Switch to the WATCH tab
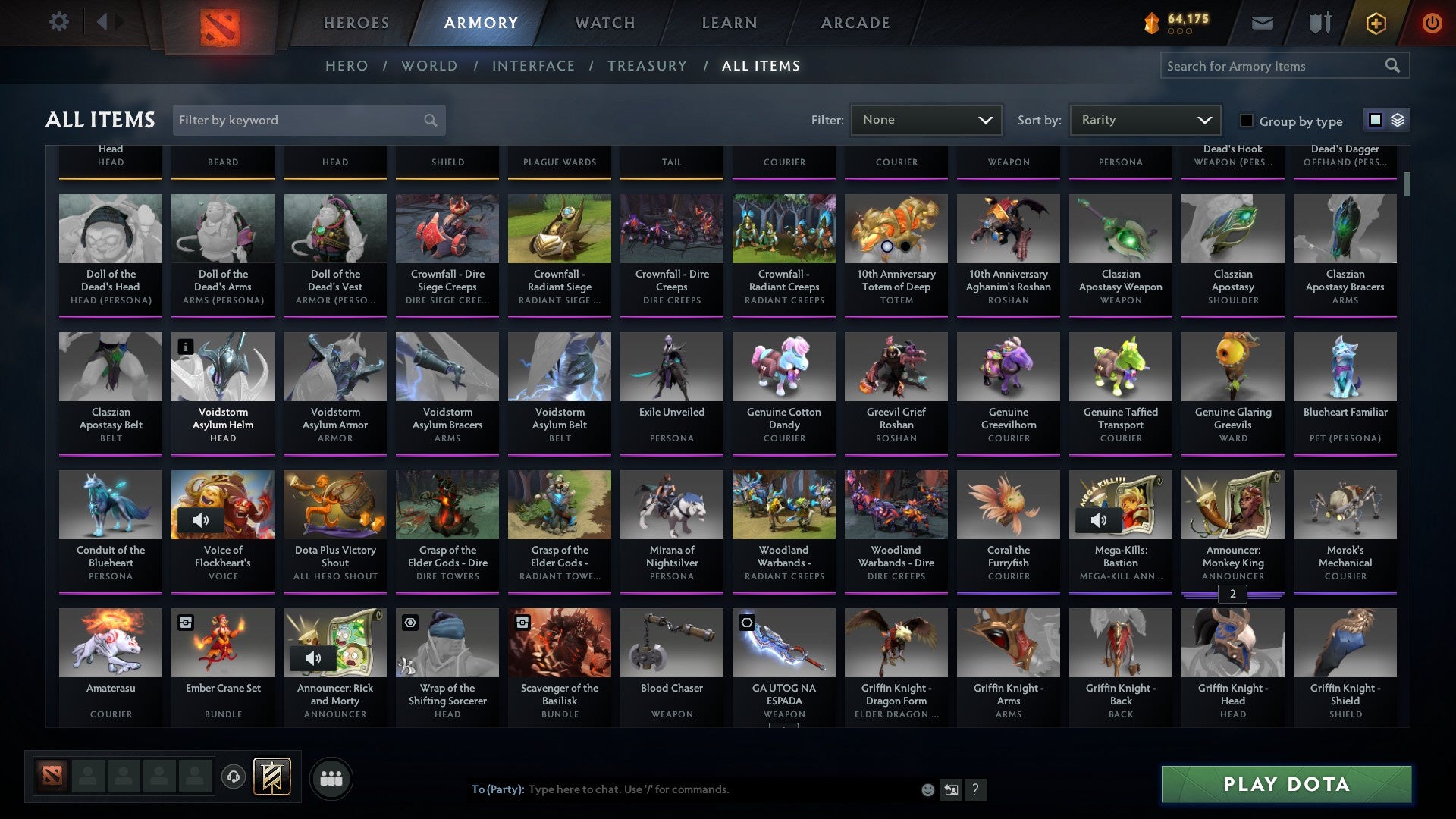This screenshot has height=819, width=1456. point(604,22)
